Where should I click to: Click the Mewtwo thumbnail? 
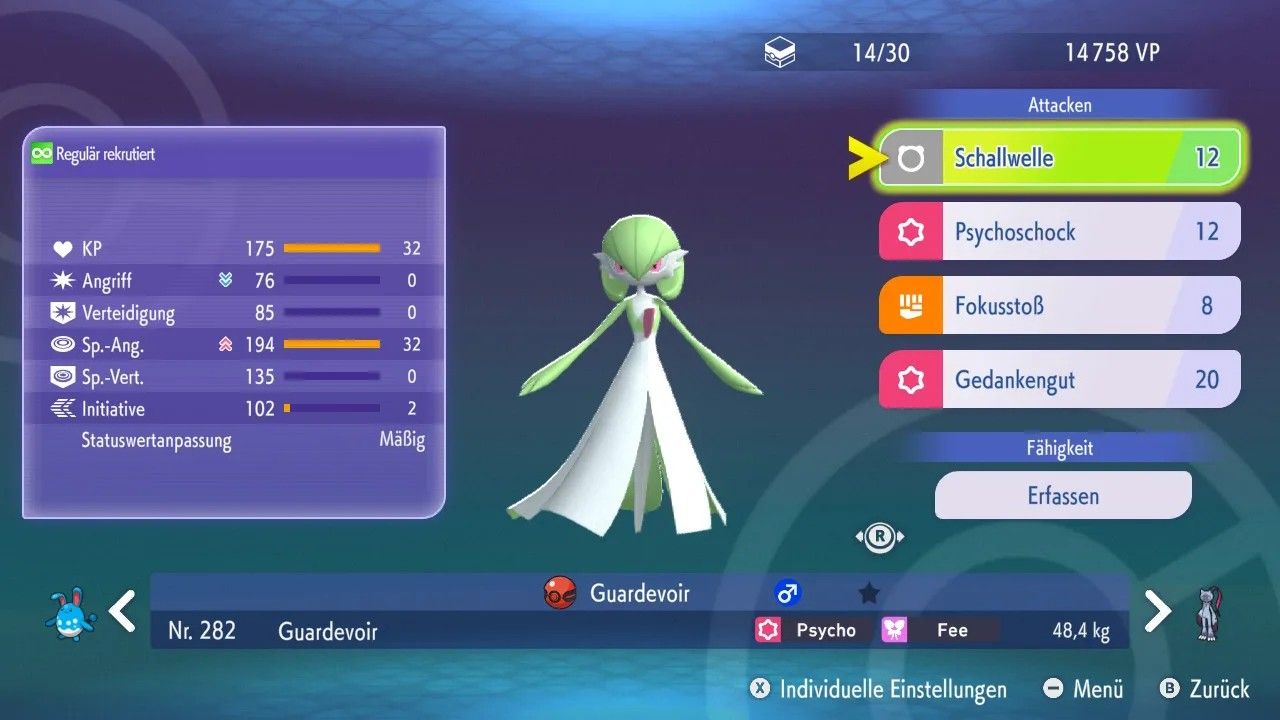pyautogui.click(x=1210, y=613)
